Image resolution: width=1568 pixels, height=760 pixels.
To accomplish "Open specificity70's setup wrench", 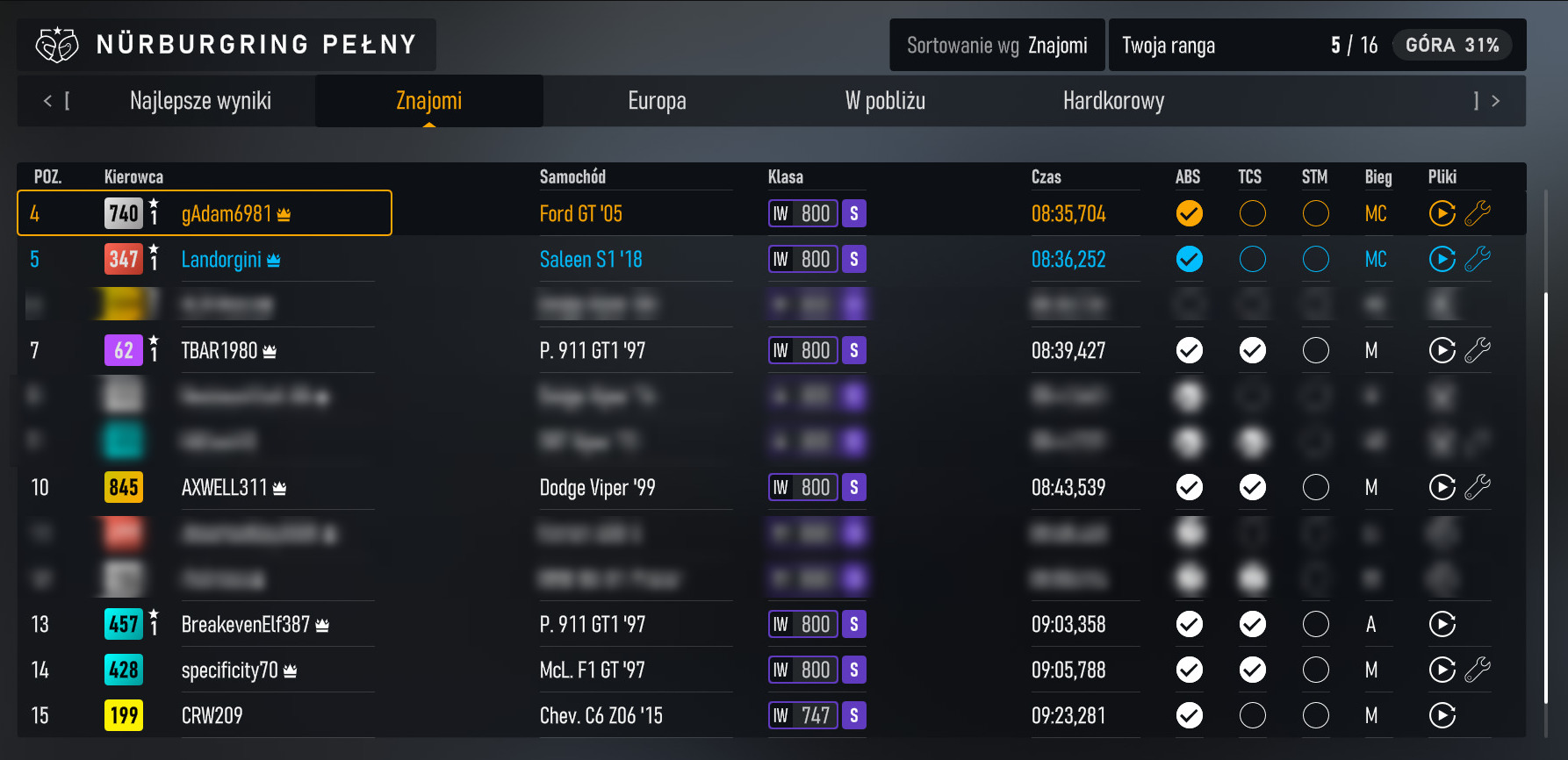I will click(1478, 670).
